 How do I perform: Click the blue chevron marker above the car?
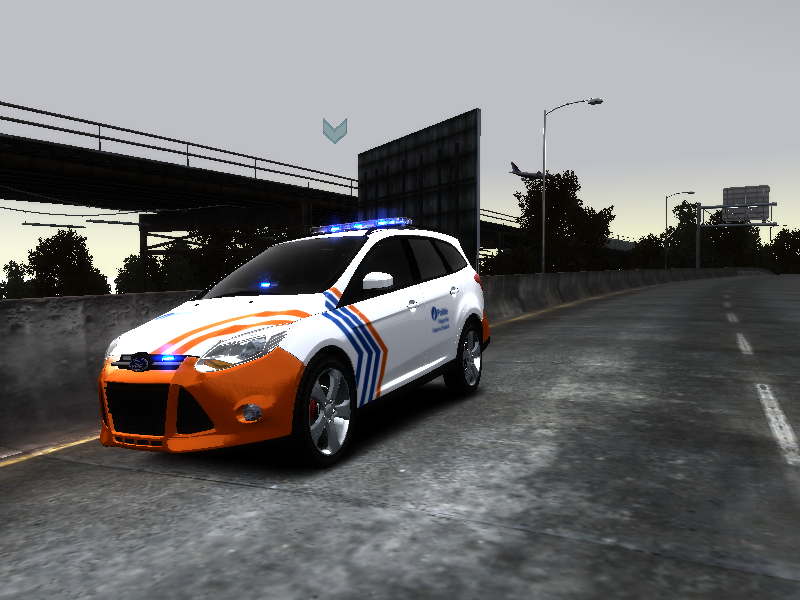[x=334, y=130]
